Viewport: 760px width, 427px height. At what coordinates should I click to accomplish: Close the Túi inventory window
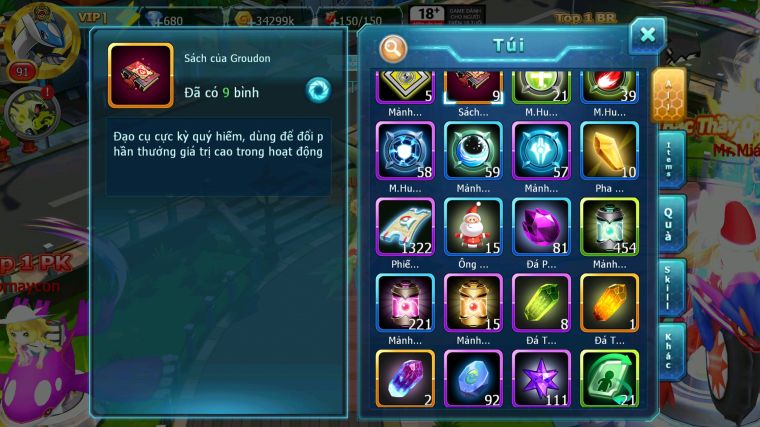tap(647, 36)
